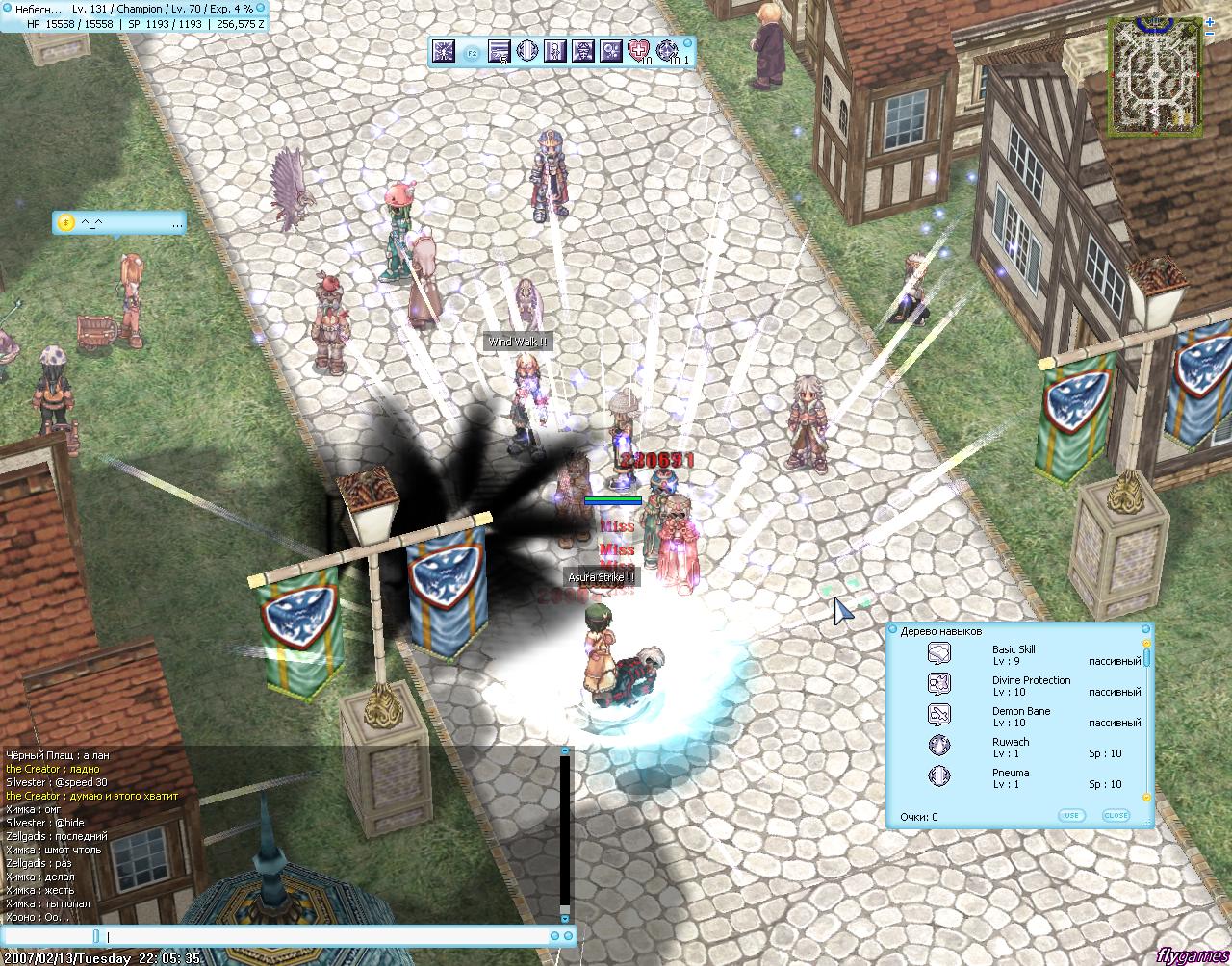Choose the Demon Bane skill
Image resolution: width=1232 pixels, height=966 pixels.
(x=1021, y=716)
